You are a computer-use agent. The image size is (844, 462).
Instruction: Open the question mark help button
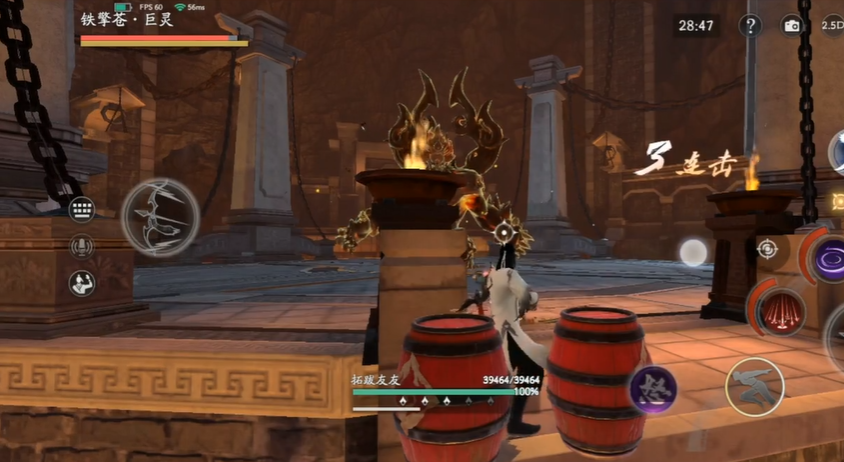pyautogui.click(x=751, y=26)
